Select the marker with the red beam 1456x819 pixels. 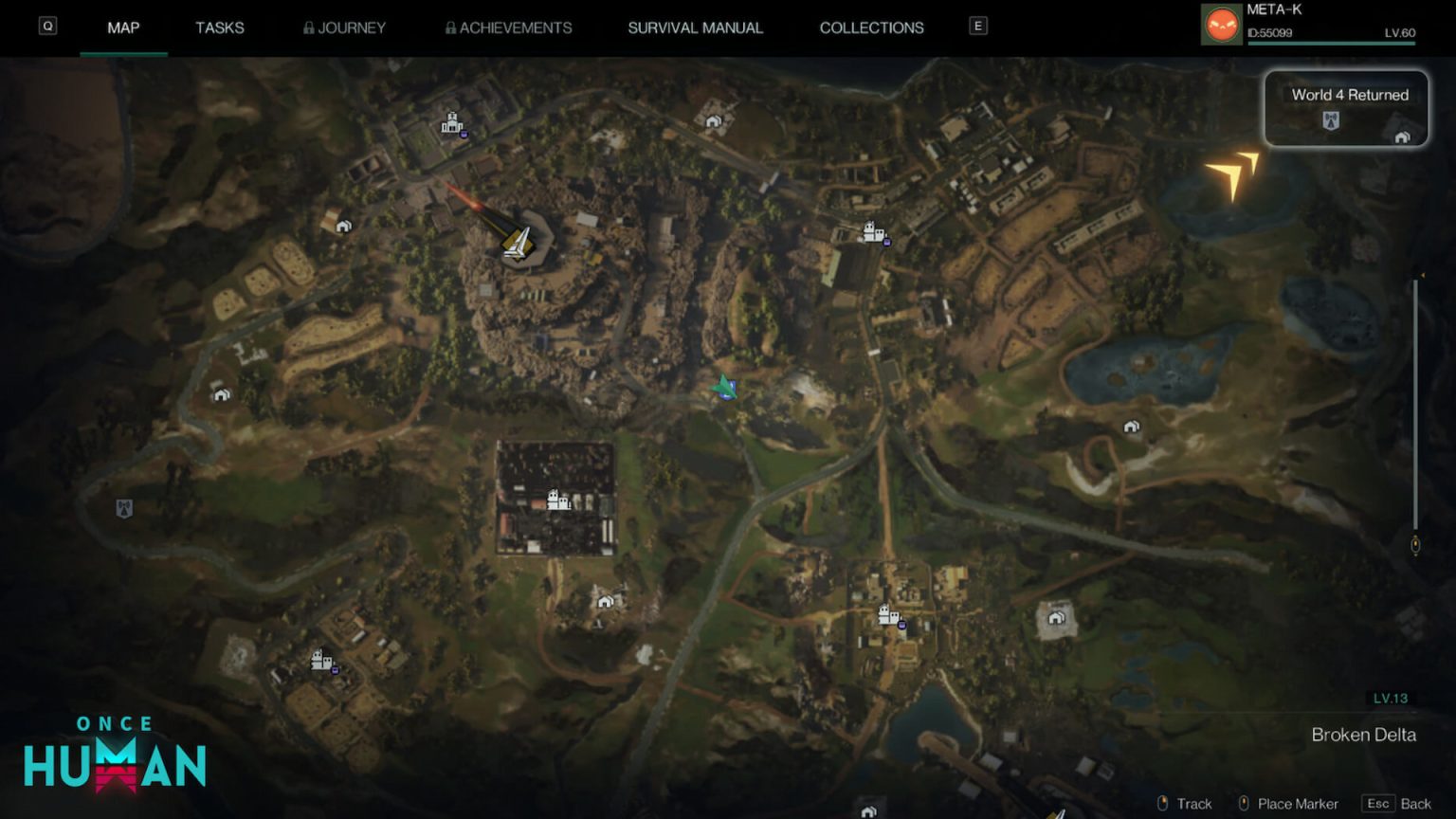tap(517, 243)
